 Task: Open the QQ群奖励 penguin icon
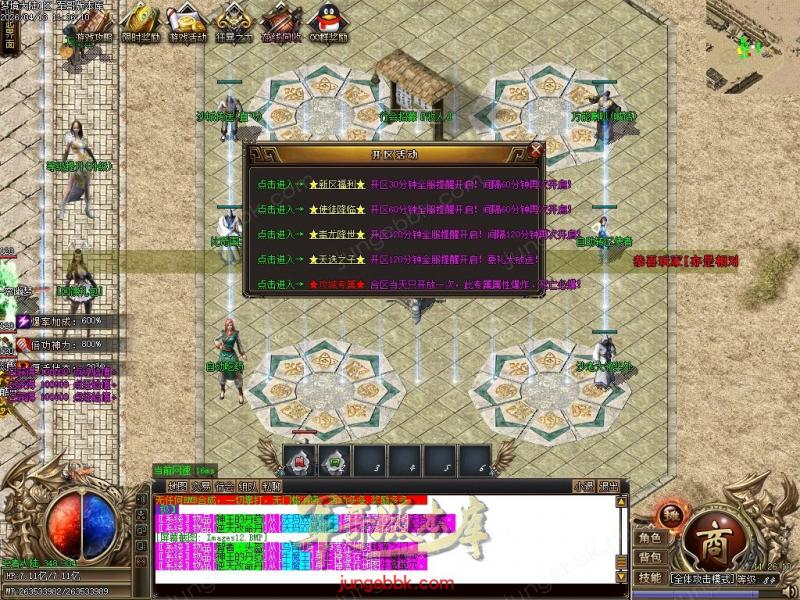pos(325,21)
